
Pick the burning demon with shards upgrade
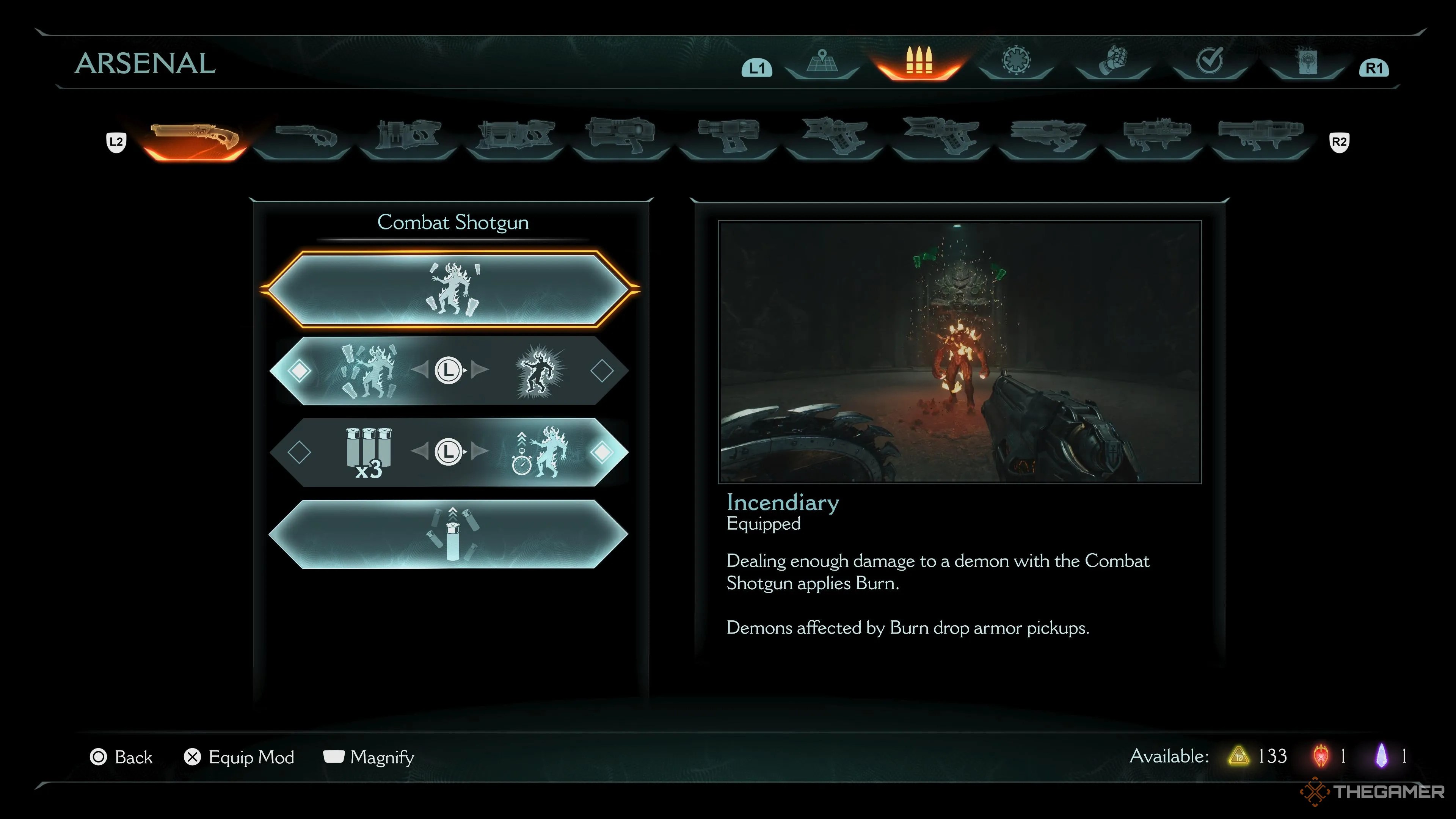coord(368,371)
